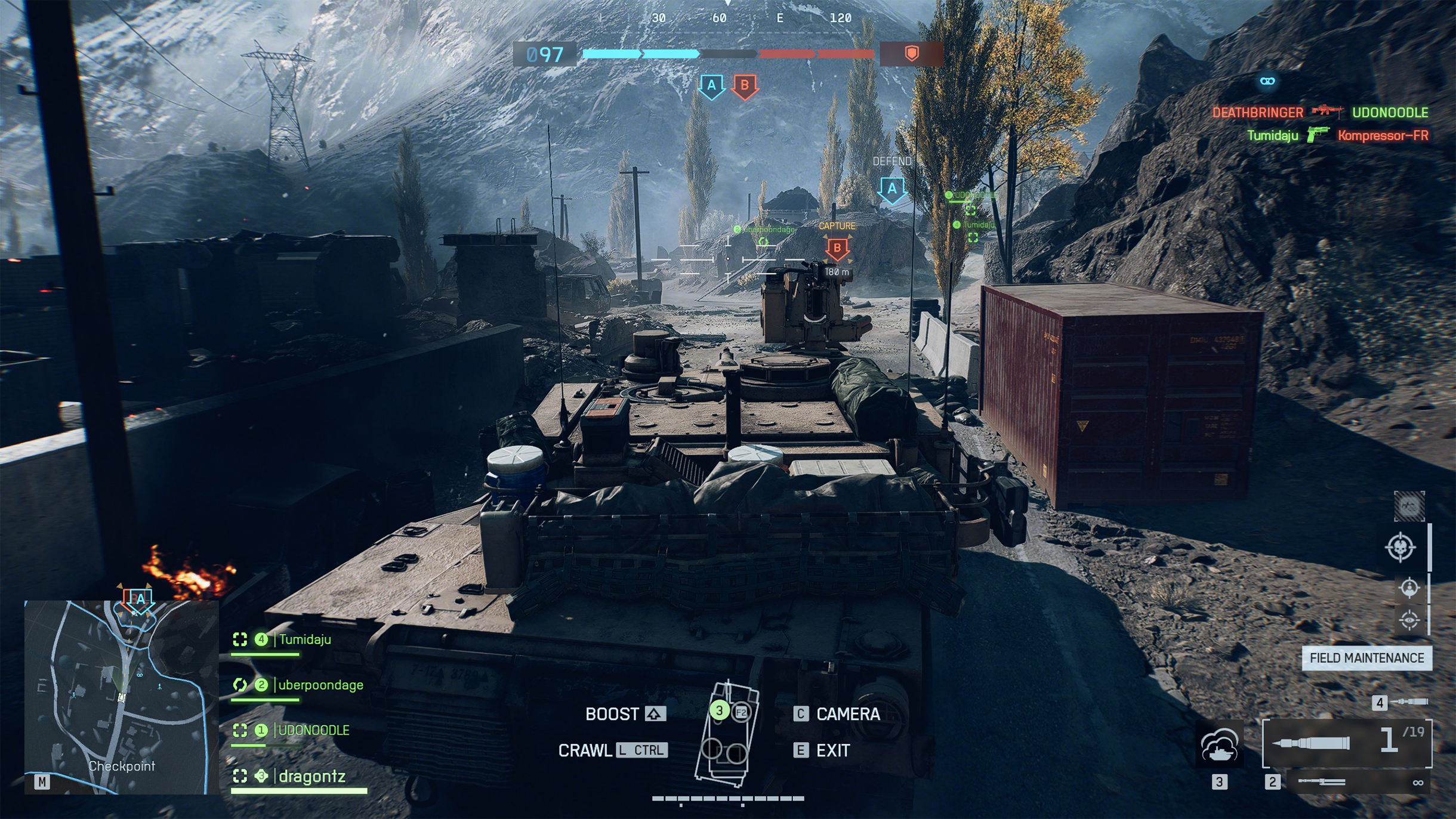Viewport: 1456px width, 819px height.
Task: Click the vehicle seat layout diagram
Action: [727, 734]
